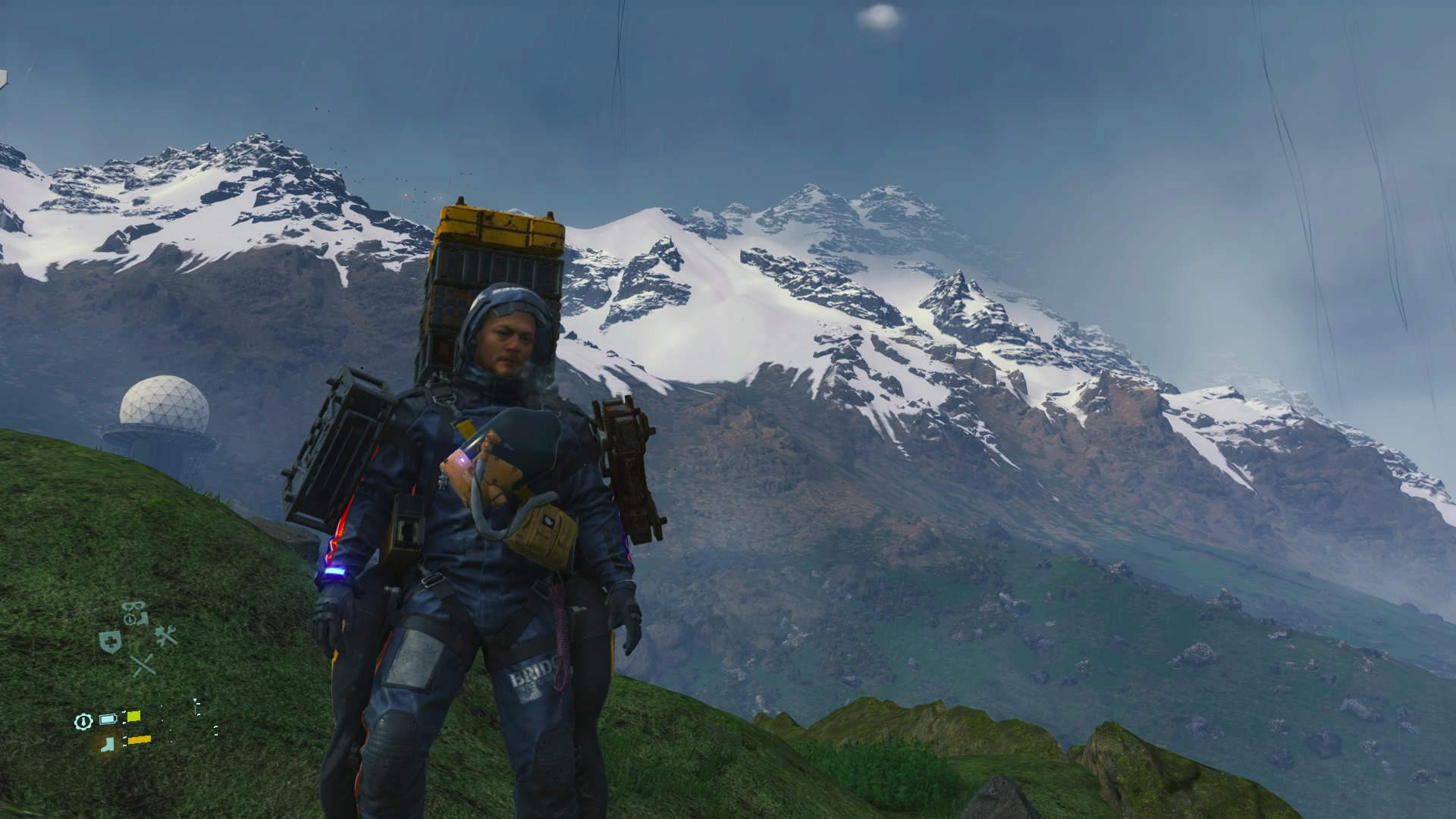Select the crossed sticks weapons icon
This screenshot has height=819, width=1456.
143,665
